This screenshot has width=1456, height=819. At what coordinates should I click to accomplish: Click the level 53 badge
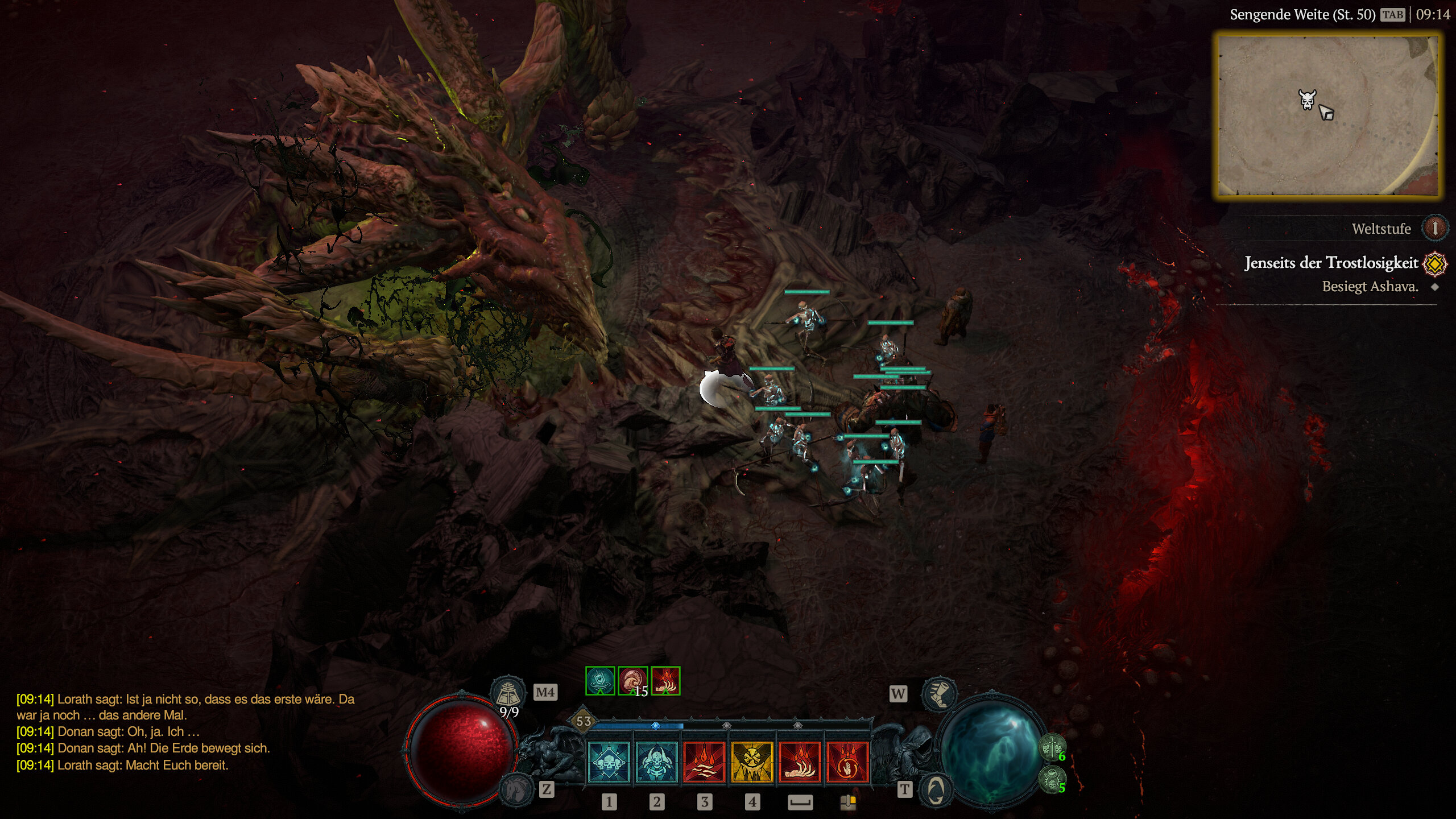pos(584,722)
